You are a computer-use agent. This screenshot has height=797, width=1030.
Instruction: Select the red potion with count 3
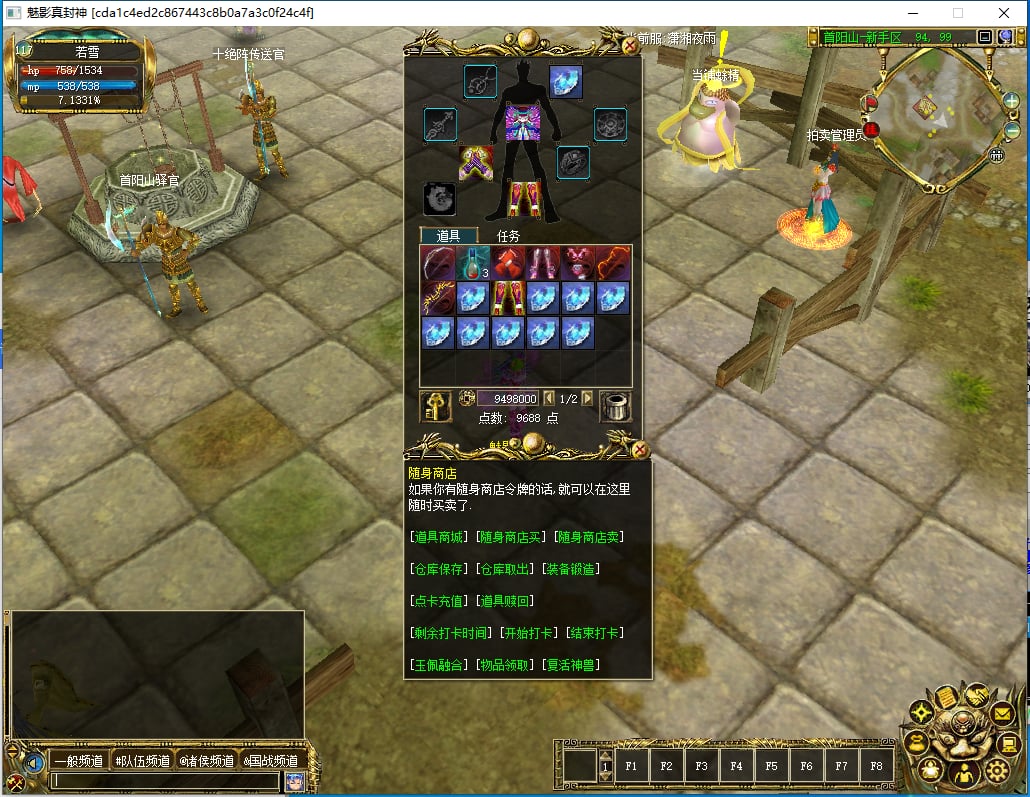474,264
